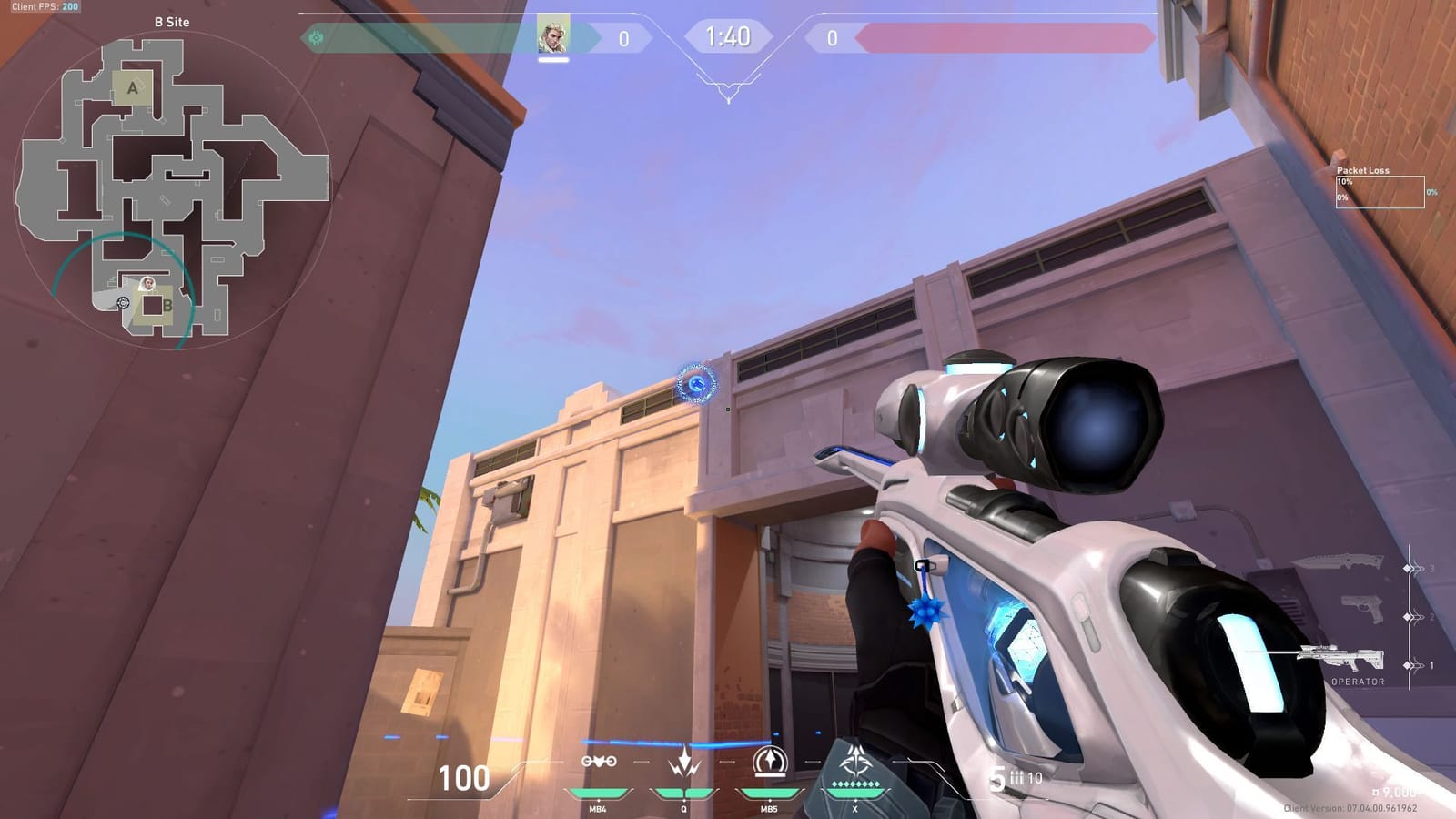This screenshot has height=819, width=1456.
Task: Click your player marker on the minimap
Action: 146,285
